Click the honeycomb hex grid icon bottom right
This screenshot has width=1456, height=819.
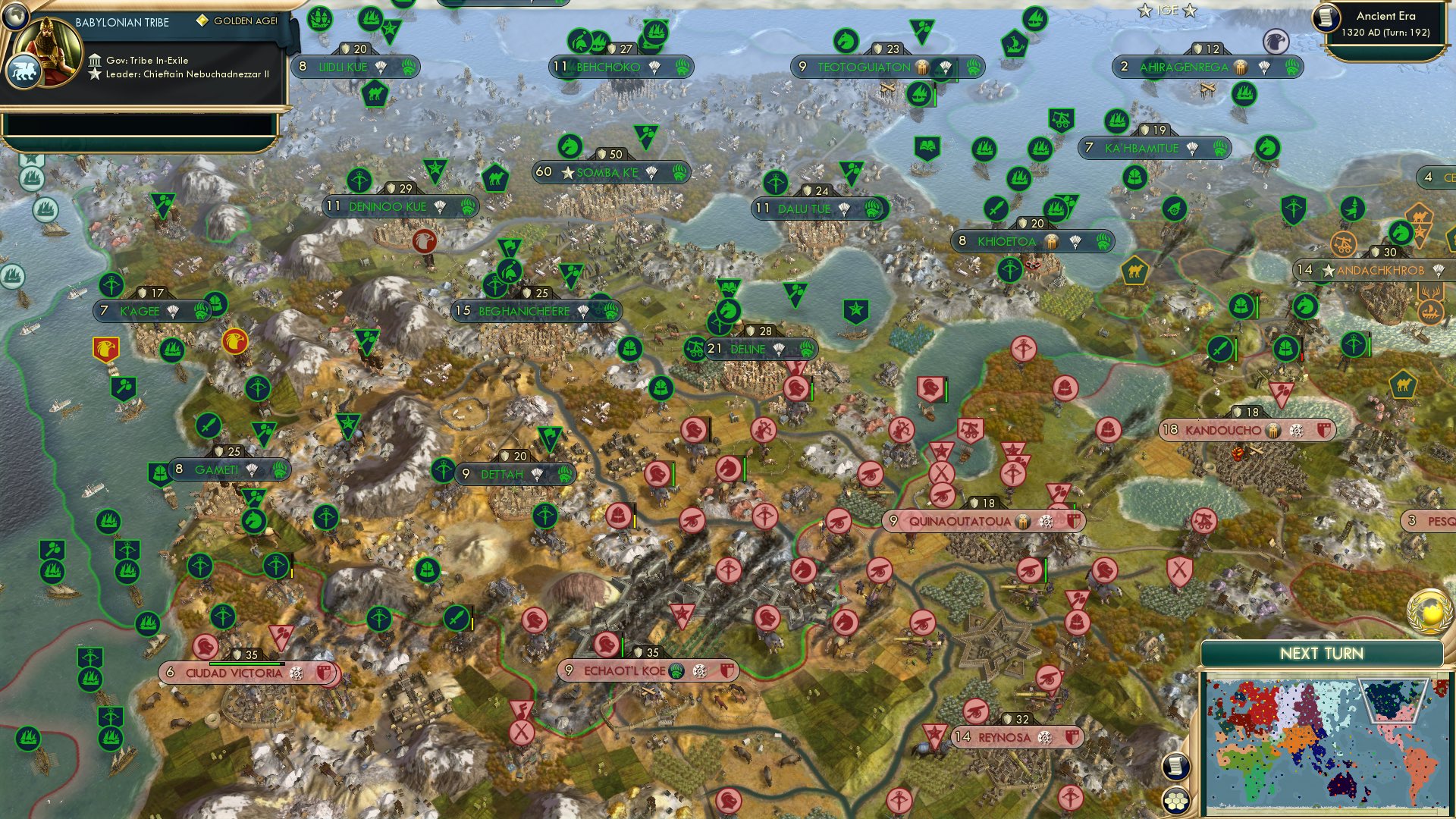pyautogui.click(x=1177, y=799)
